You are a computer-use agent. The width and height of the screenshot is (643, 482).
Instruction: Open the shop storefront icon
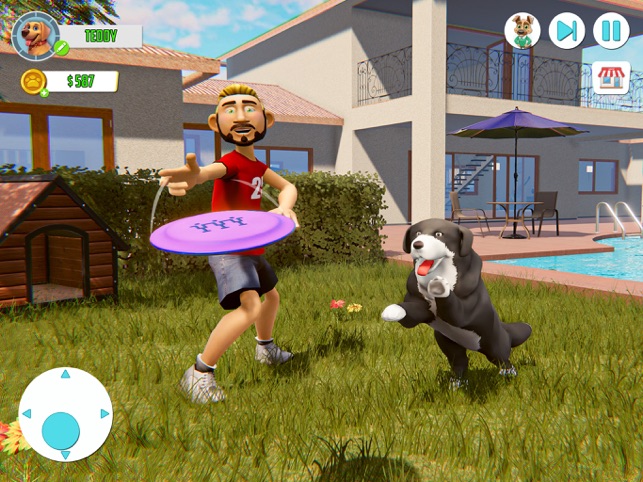pyautogui.click(x=611, y=78)
